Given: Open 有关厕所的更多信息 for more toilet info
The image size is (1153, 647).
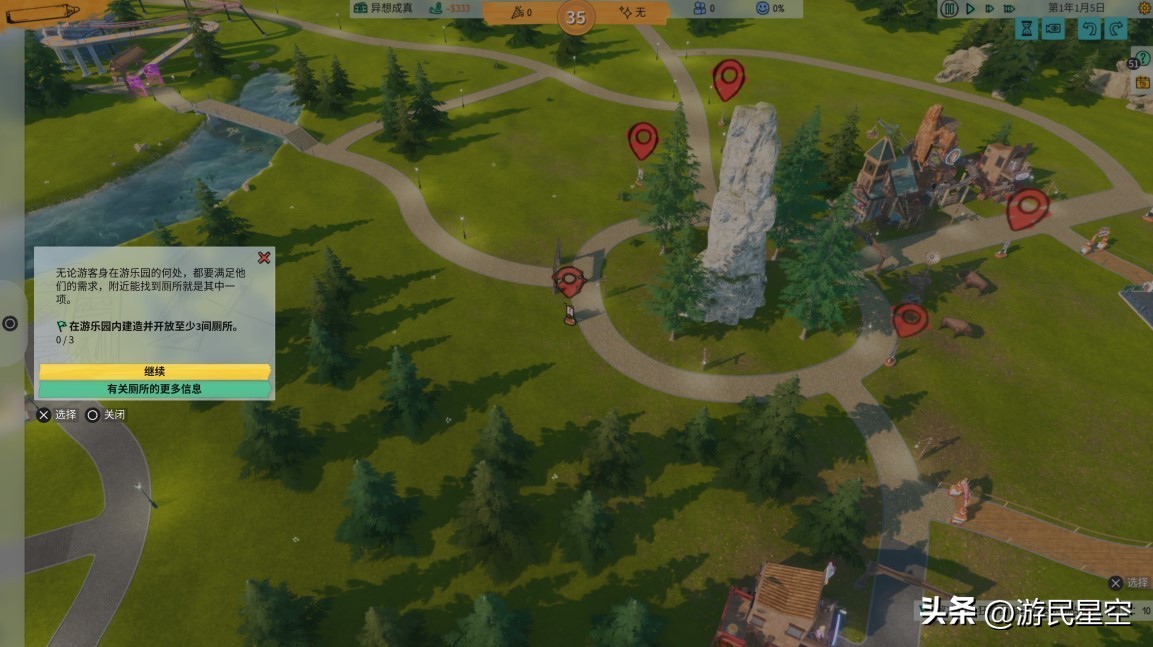Looking at the screenshot, I should [x=154, y=389].
